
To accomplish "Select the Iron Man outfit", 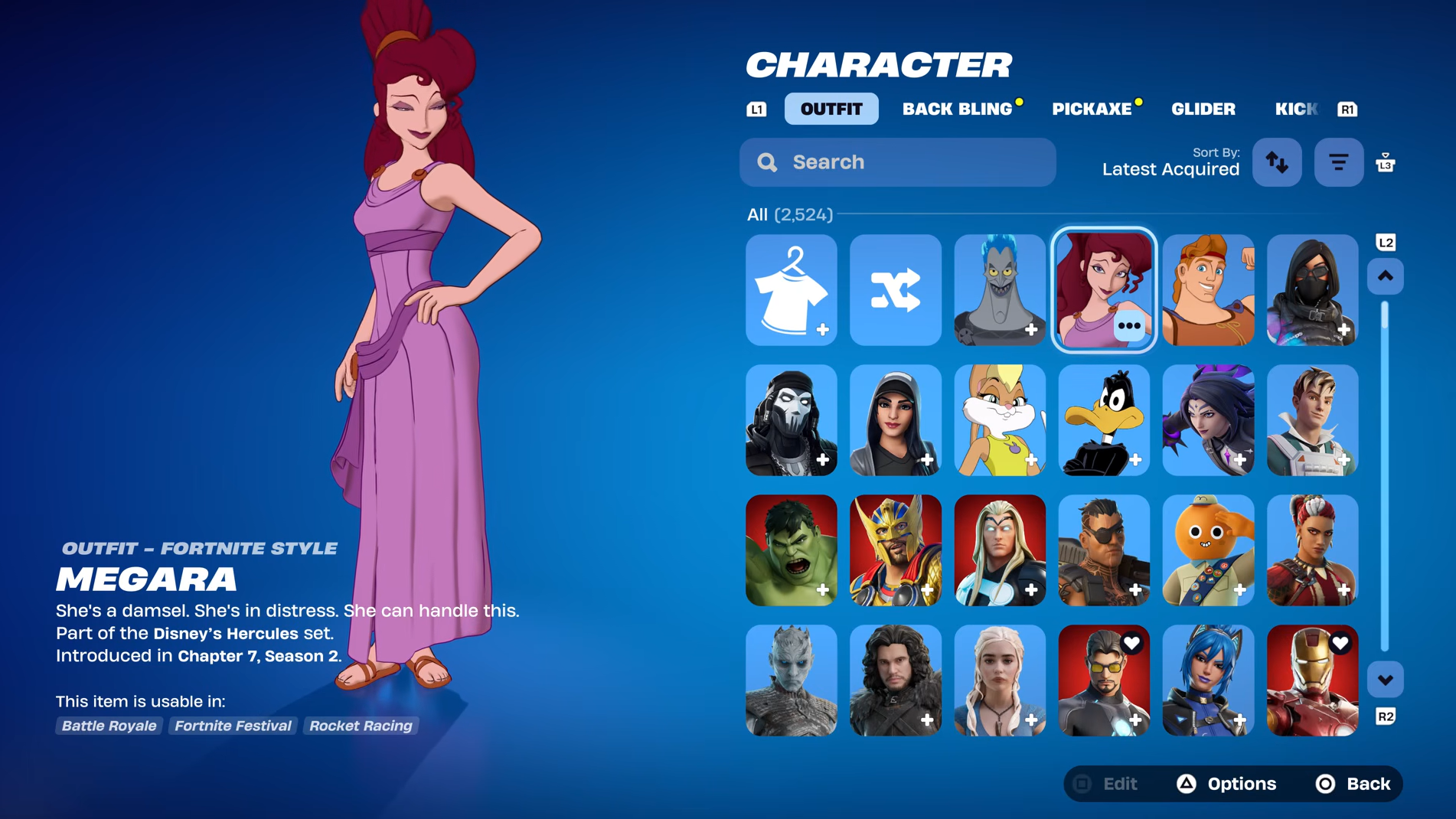I will [x=1312, y=680].
